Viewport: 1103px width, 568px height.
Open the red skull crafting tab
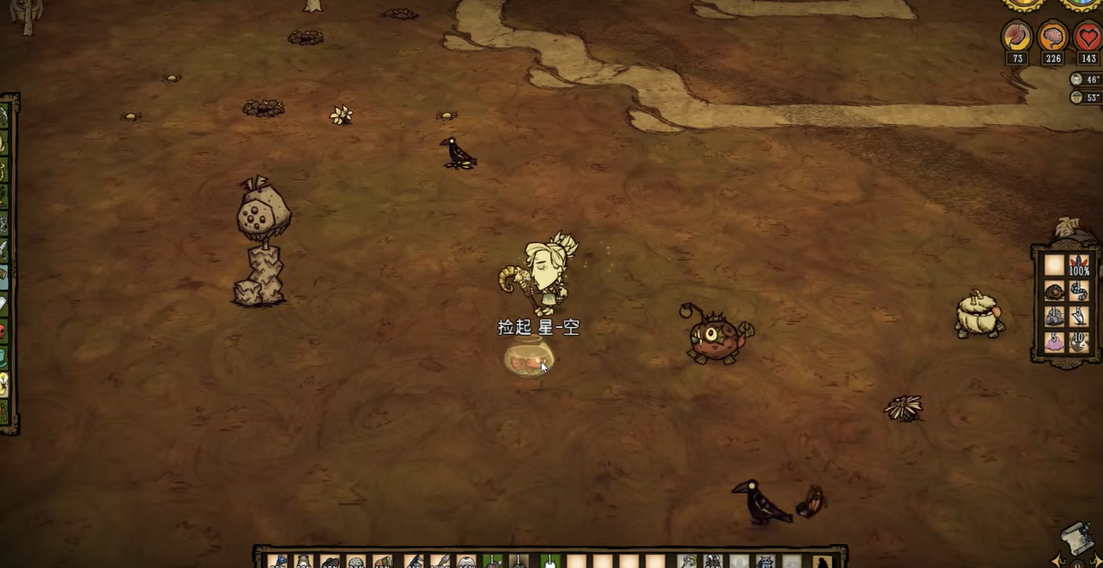click(x=4, y=331)
